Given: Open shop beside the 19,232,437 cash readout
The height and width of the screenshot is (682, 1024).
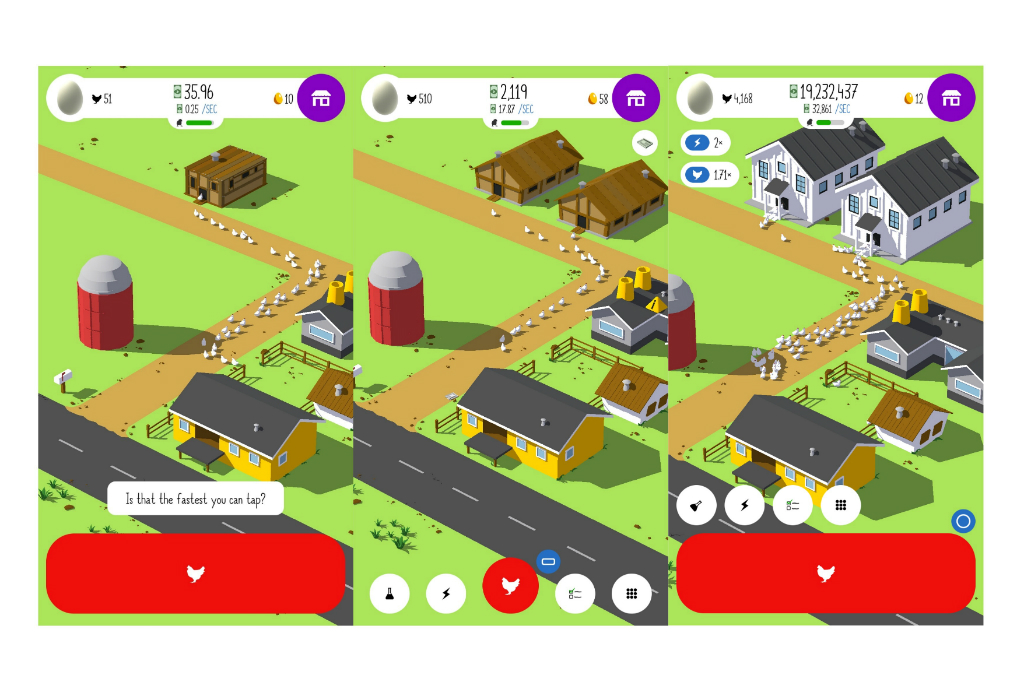Looking at the screenshot, I should click(x=951, y=98).
